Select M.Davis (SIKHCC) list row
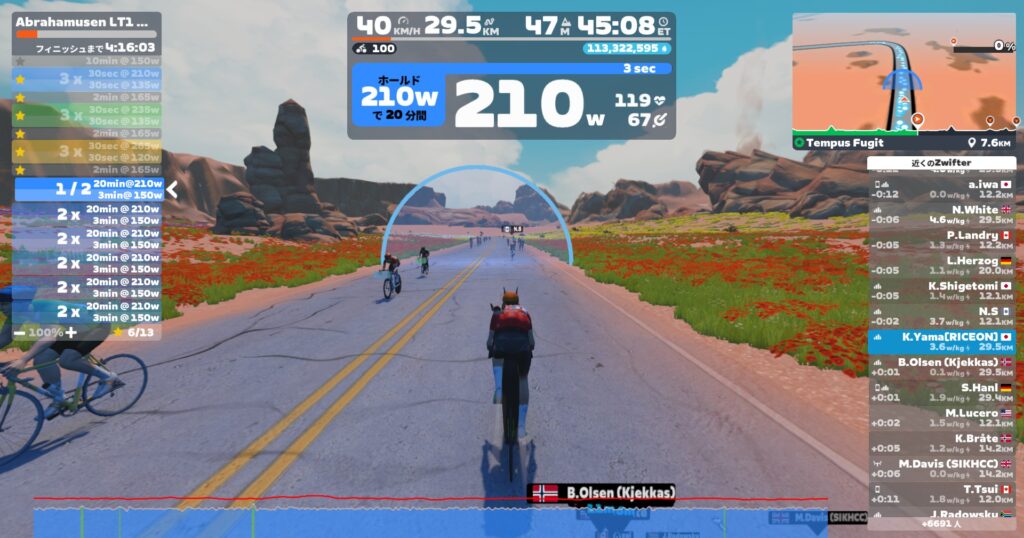 (x=942, y=468)
